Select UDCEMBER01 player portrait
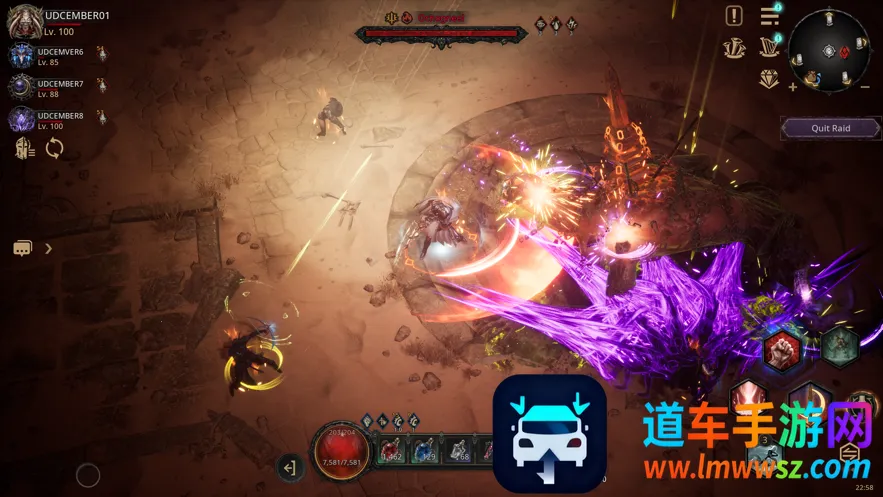 [x=24, y=22]
